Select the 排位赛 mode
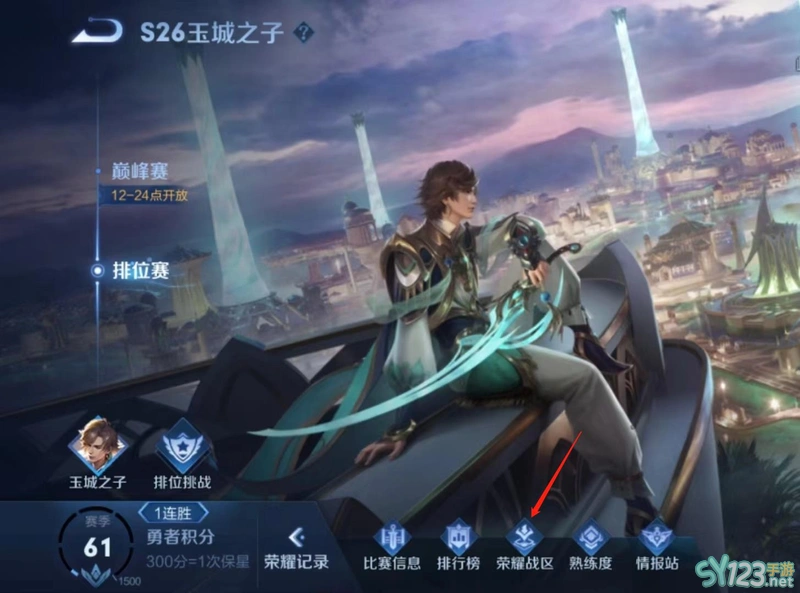800x593 pixels. 142,270
